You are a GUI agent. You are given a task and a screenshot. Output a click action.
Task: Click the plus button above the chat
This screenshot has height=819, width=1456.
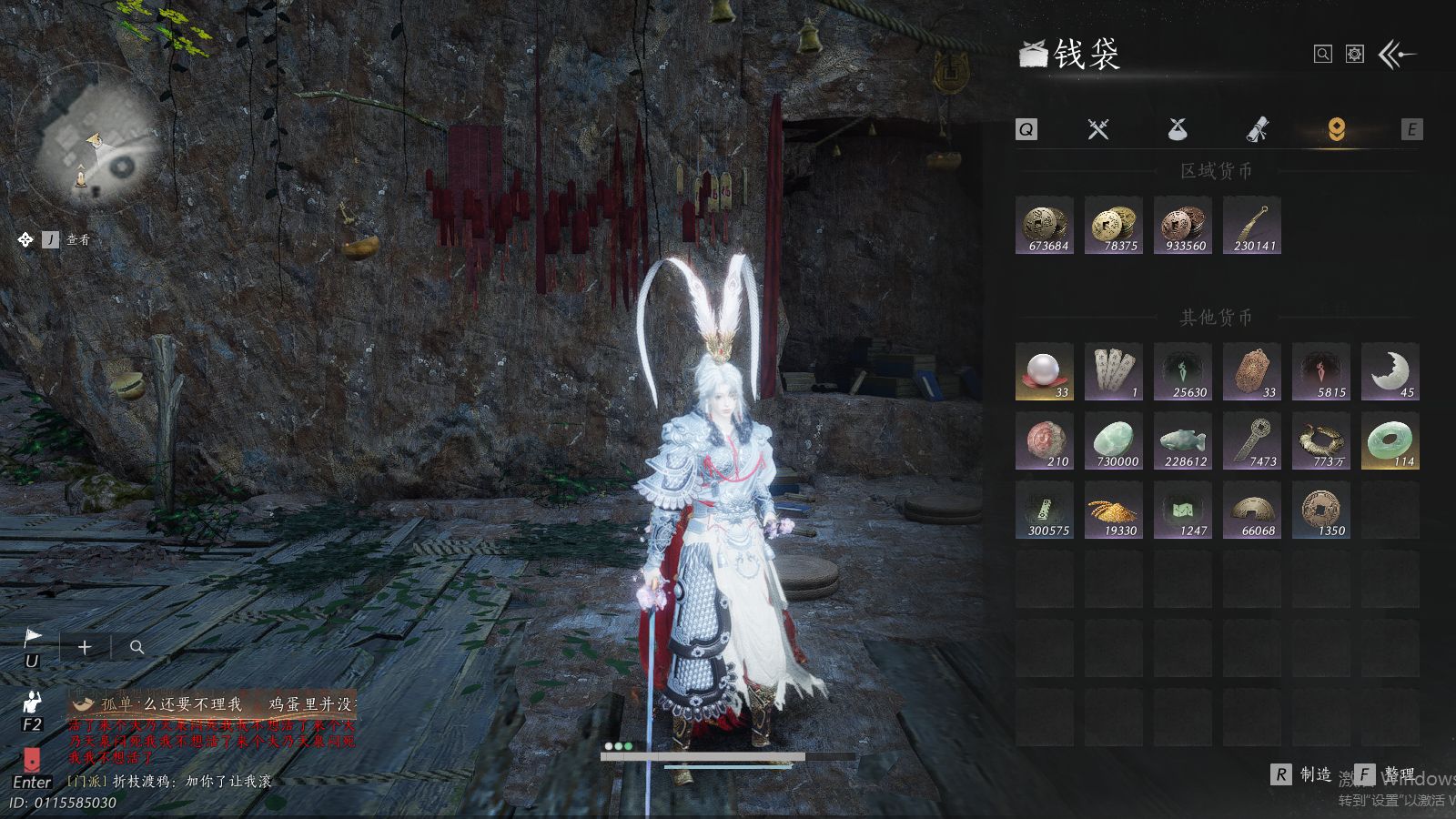pos(85,647)
